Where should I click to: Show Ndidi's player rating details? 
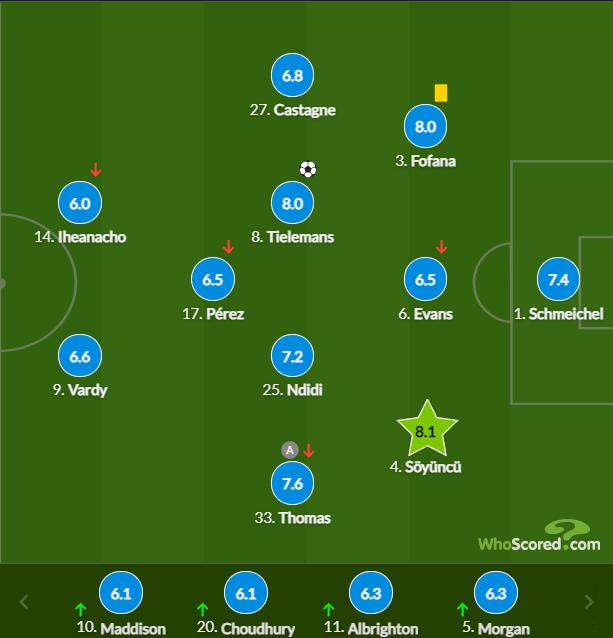[292, 356]
